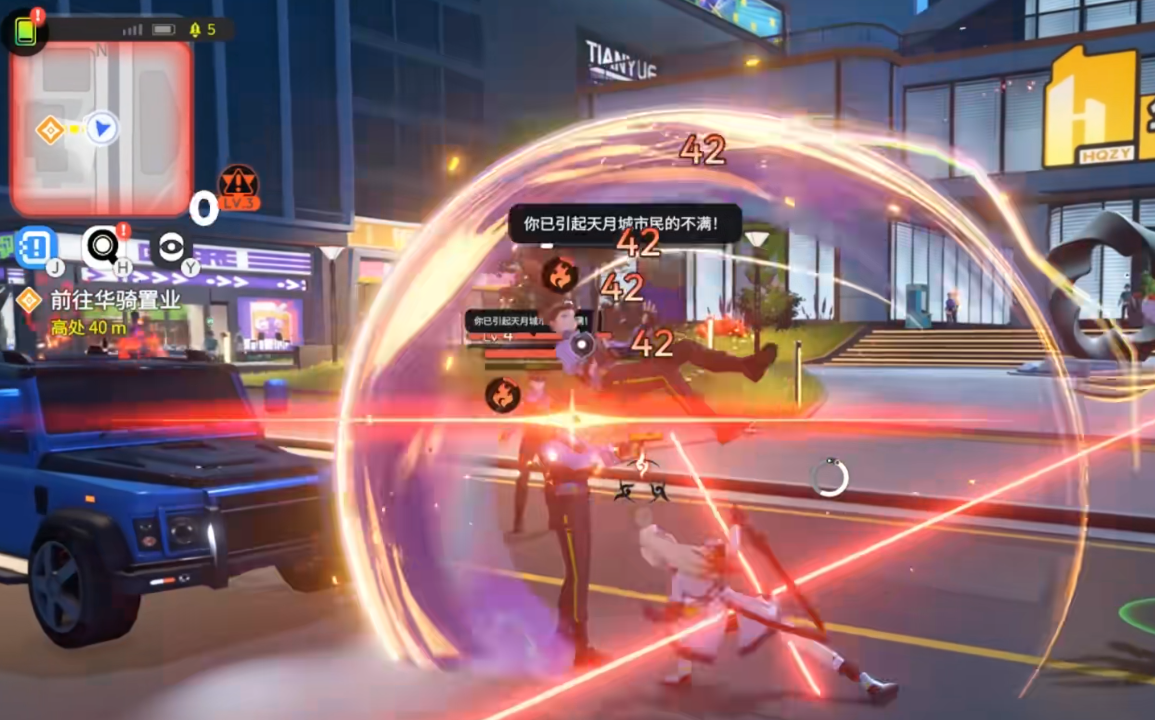Image resolution: width=1155 pixels, height=720 pixels.
Task: Activate the magnifier investigation icon
Action: [102, 246]
